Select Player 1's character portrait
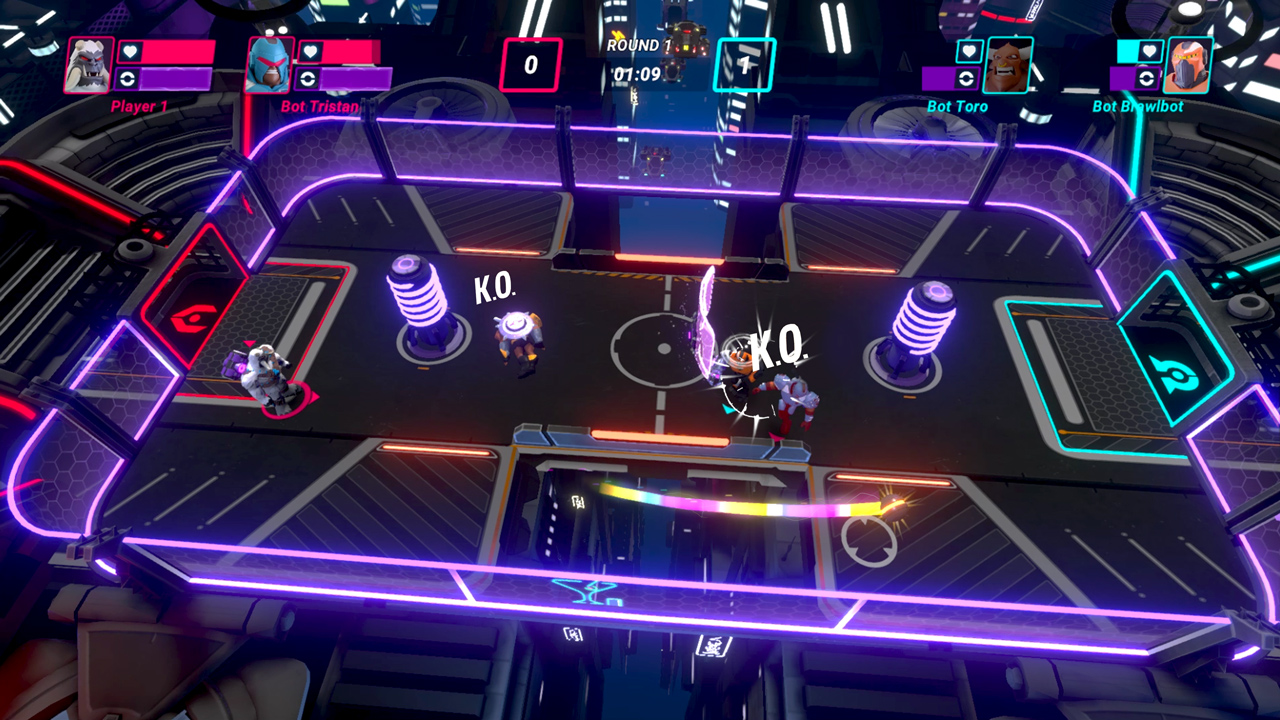The image size is (1280, 720). 88,65
